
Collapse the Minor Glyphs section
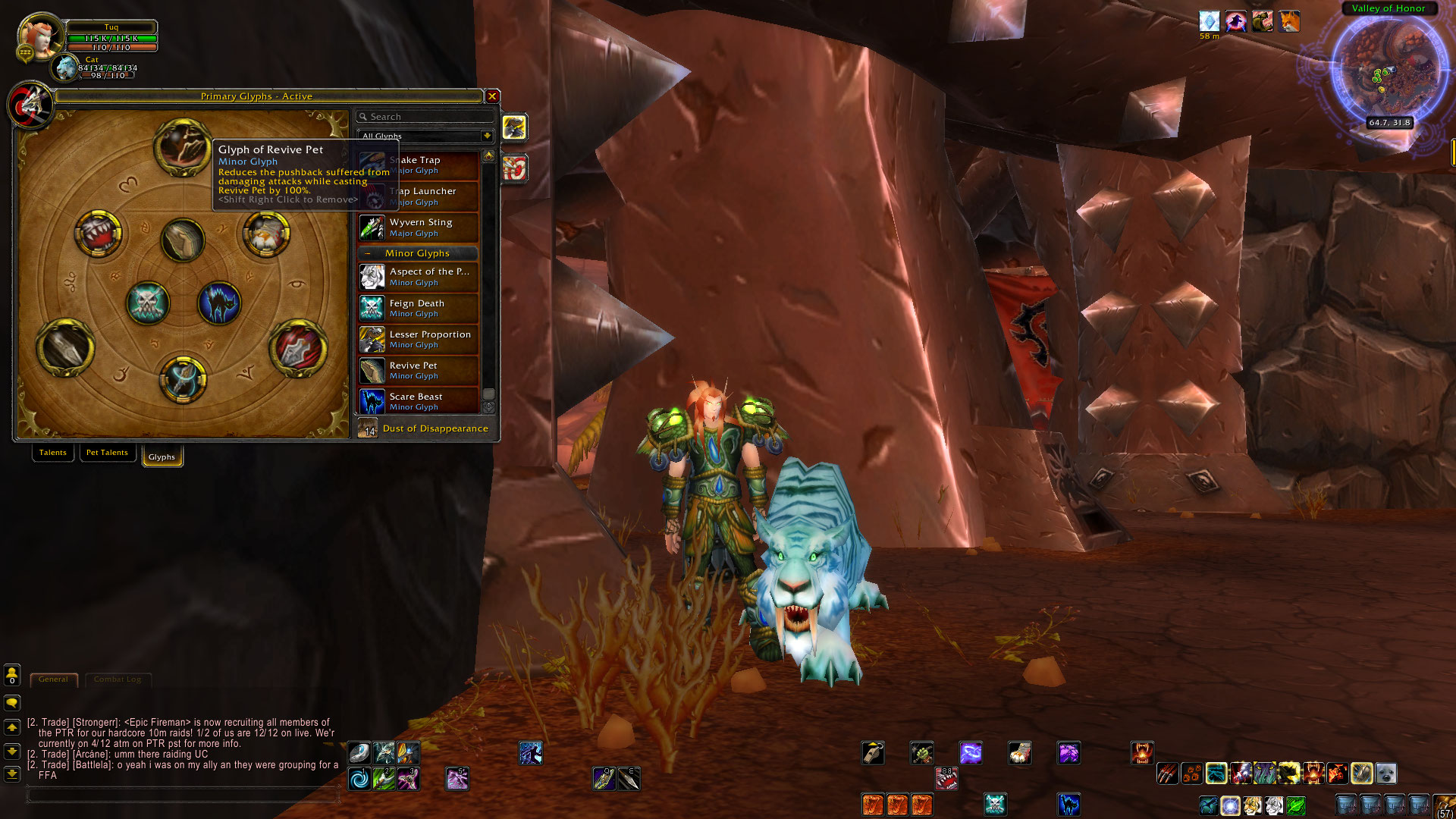[x=369, y=253]
